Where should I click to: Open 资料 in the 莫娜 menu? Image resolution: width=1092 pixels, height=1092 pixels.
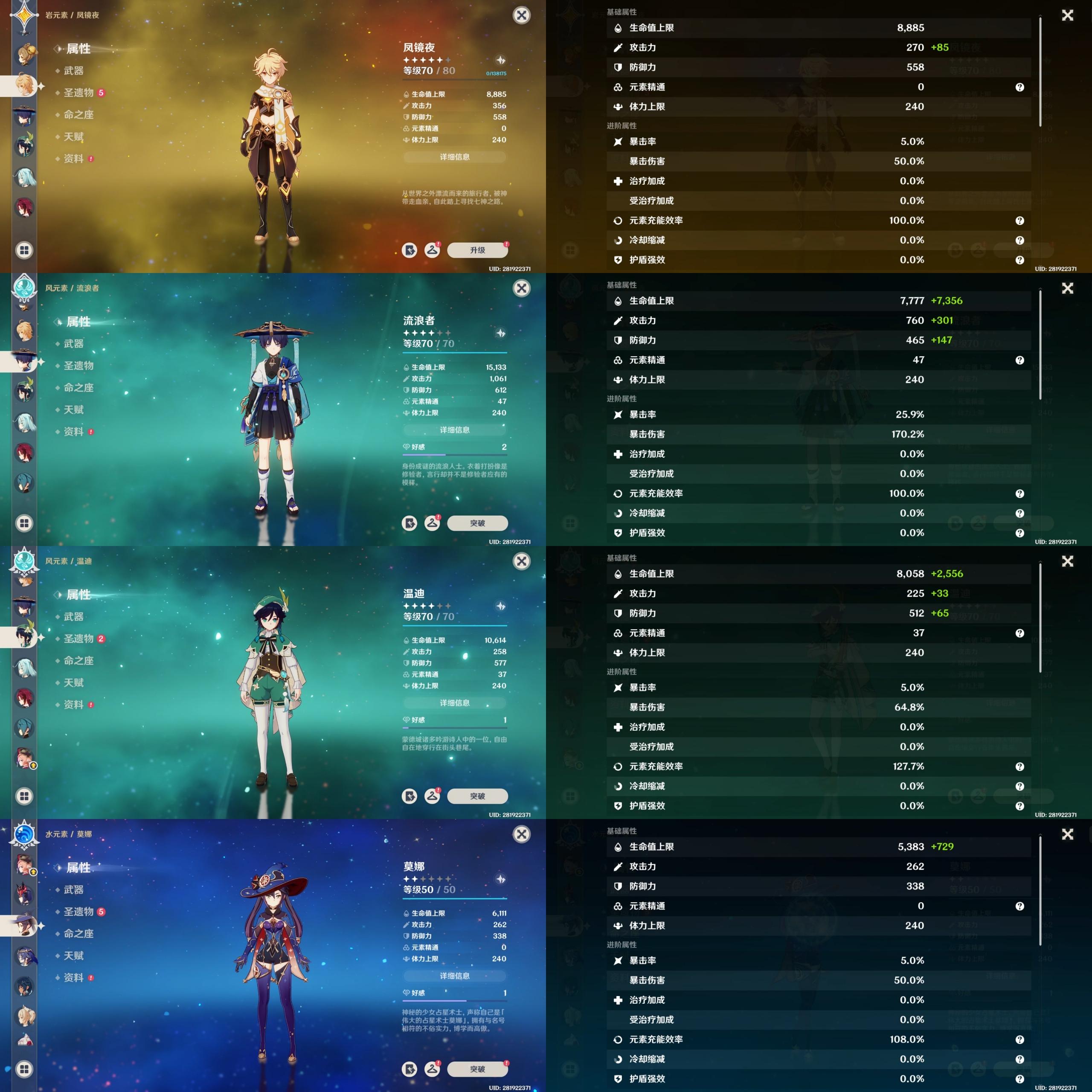click(x=73, y=977)
